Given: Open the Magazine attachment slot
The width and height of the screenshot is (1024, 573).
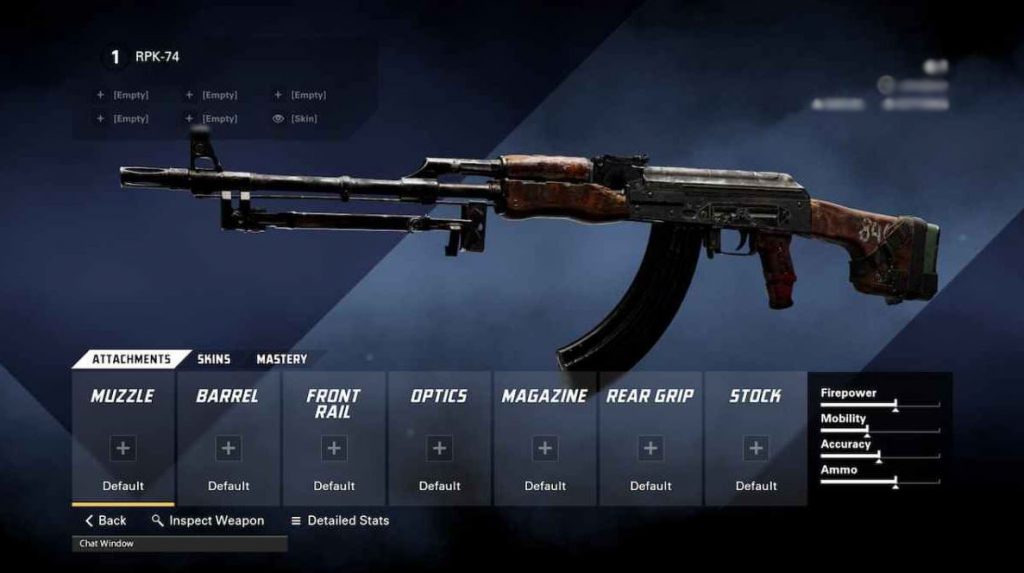Looking at the screenshot, I should pos(545,448).
